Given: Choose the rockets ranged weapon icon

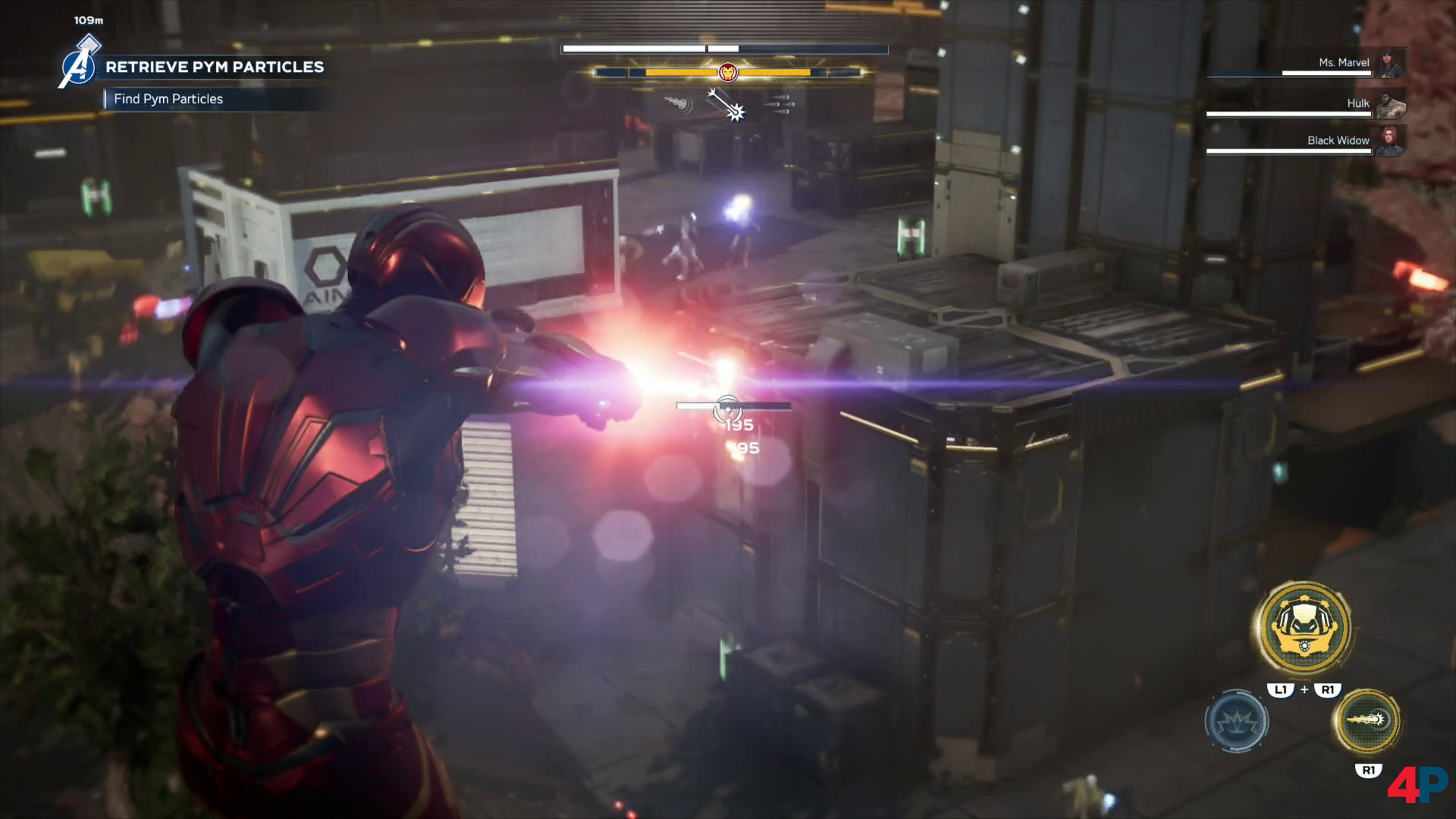Looking at the screenshot, I should (x=779, y=105).
